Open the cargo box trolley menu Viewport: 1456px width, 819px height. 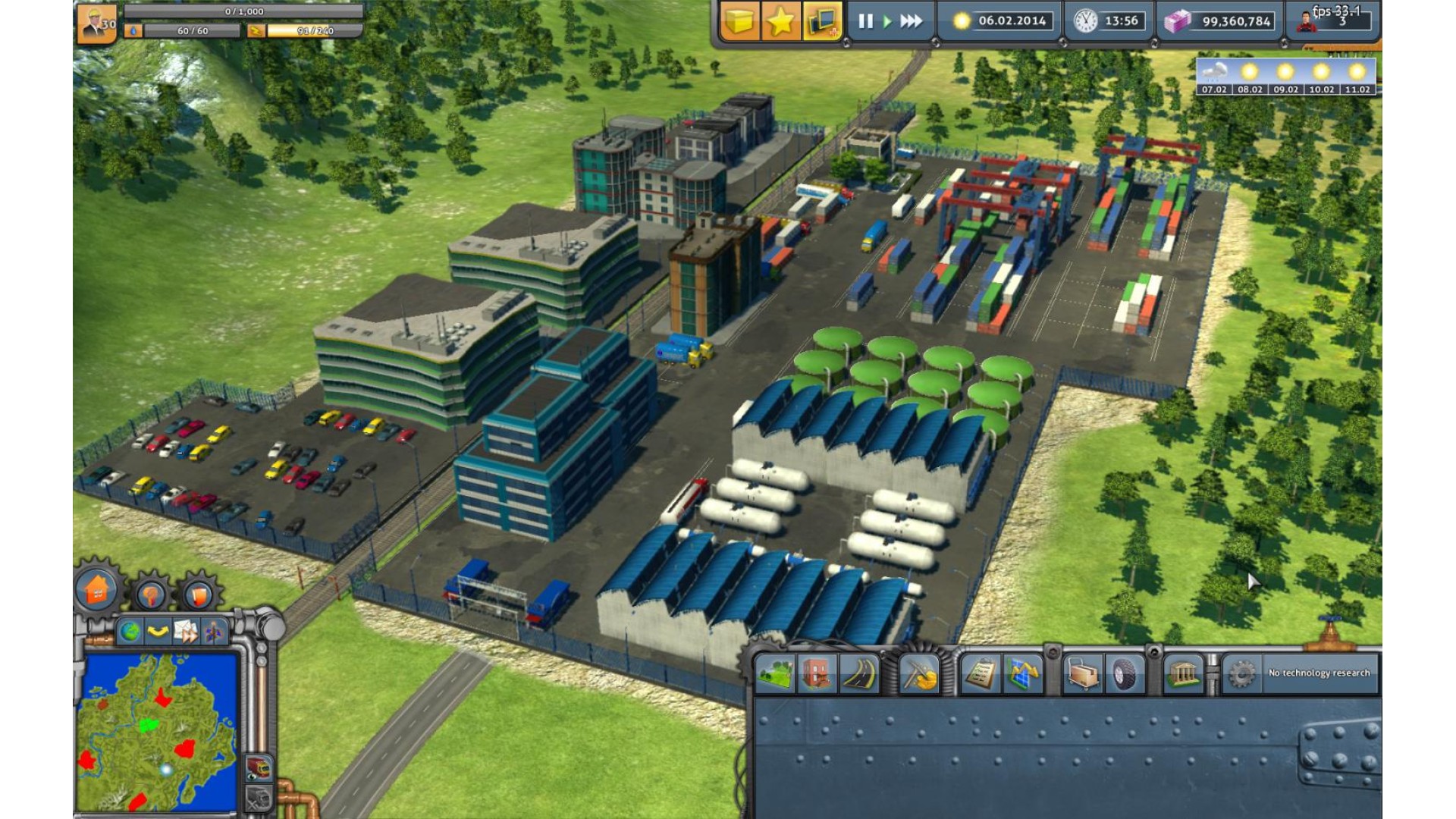pyautogui.click(x=1083, y=673)
